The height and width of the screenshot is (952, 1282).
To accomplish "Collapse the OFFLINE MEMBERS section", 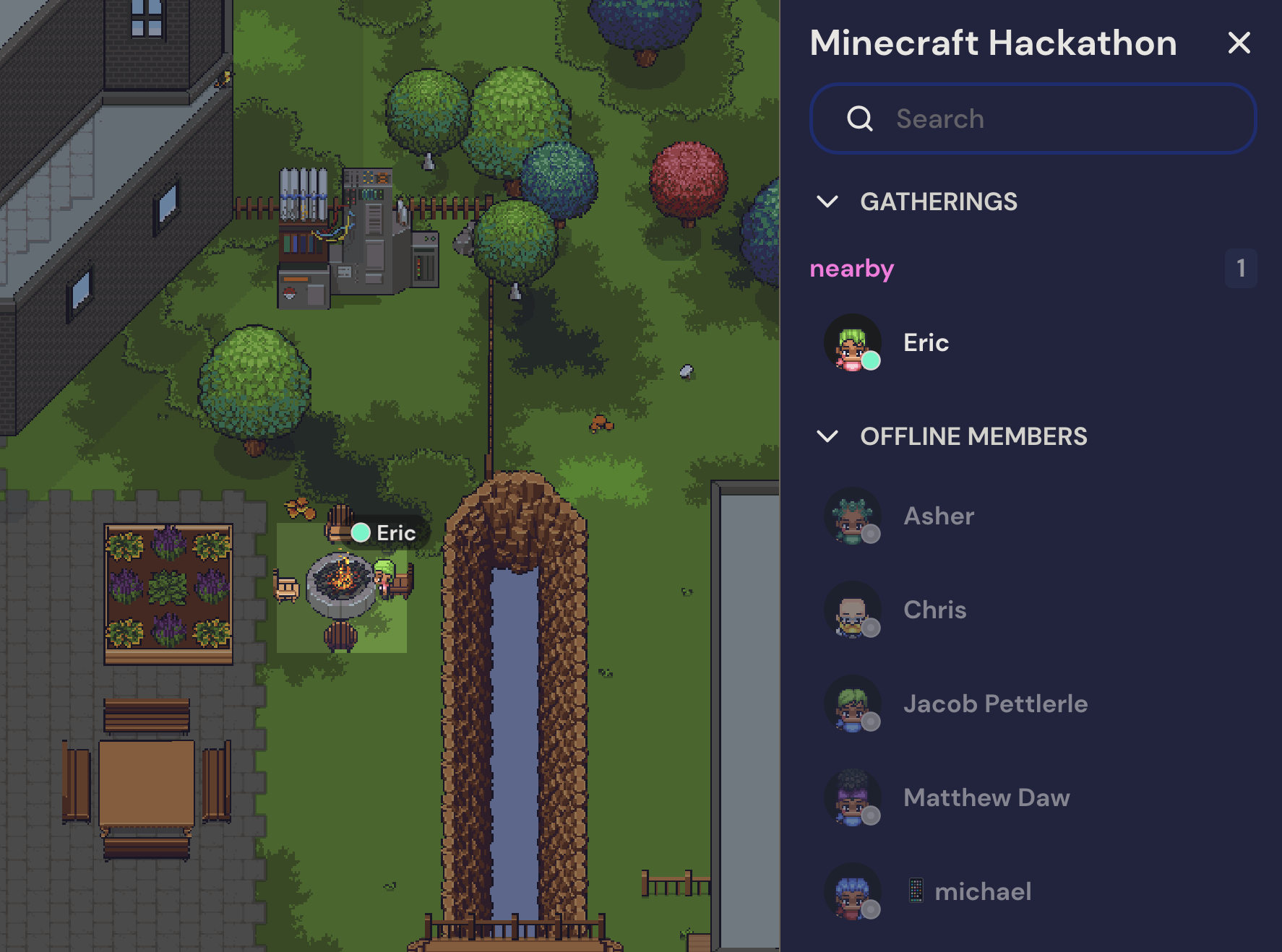I will (828, 436).
